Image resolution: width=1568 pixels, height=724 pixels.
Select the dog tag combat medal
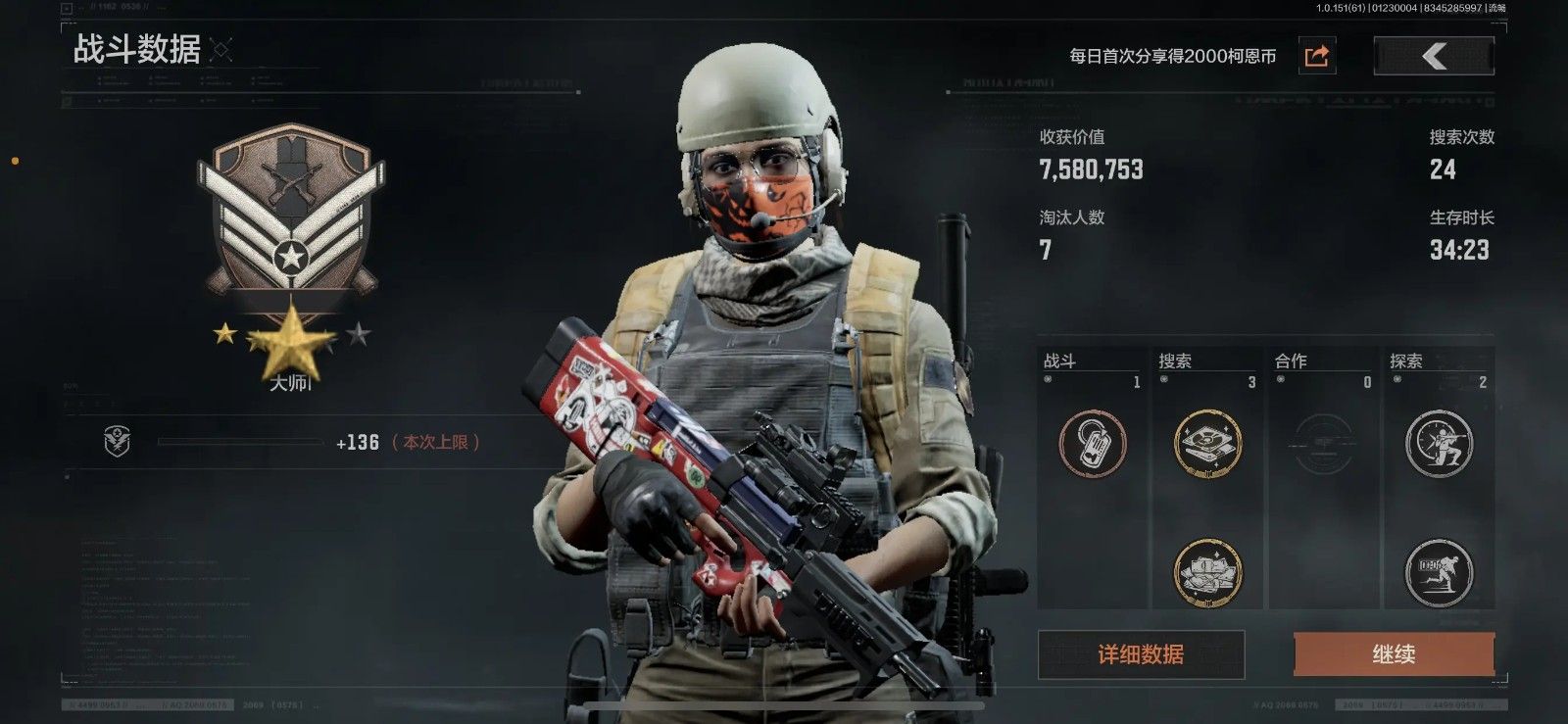click(1093, 444)
